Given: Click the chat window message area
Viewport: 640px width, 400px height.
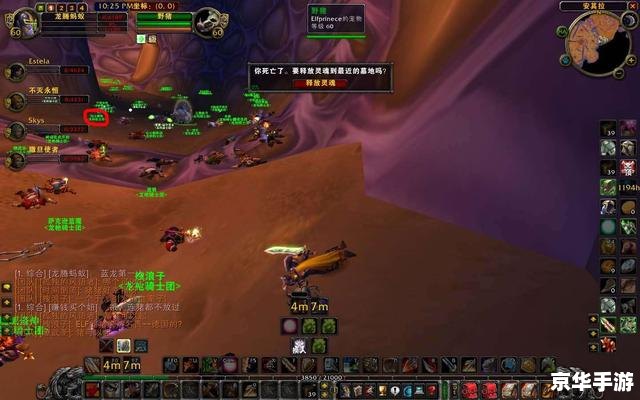Looking at the screenshot, I should pos(80,300).
